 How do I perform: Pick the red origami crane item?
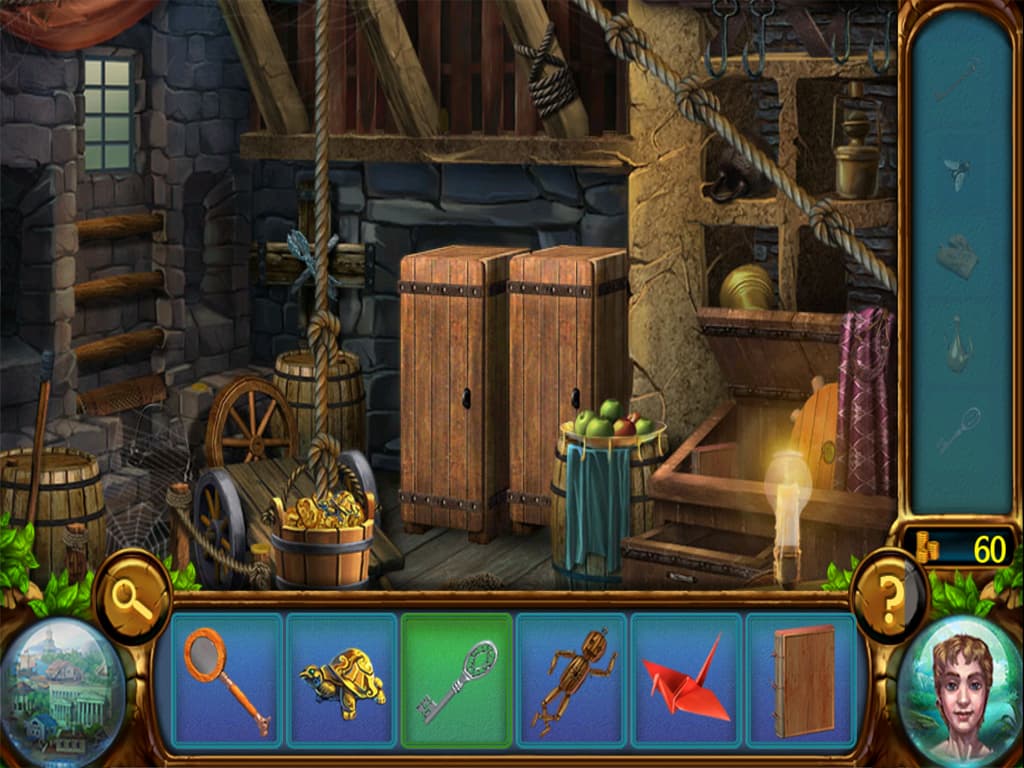[x=687, y=680]
